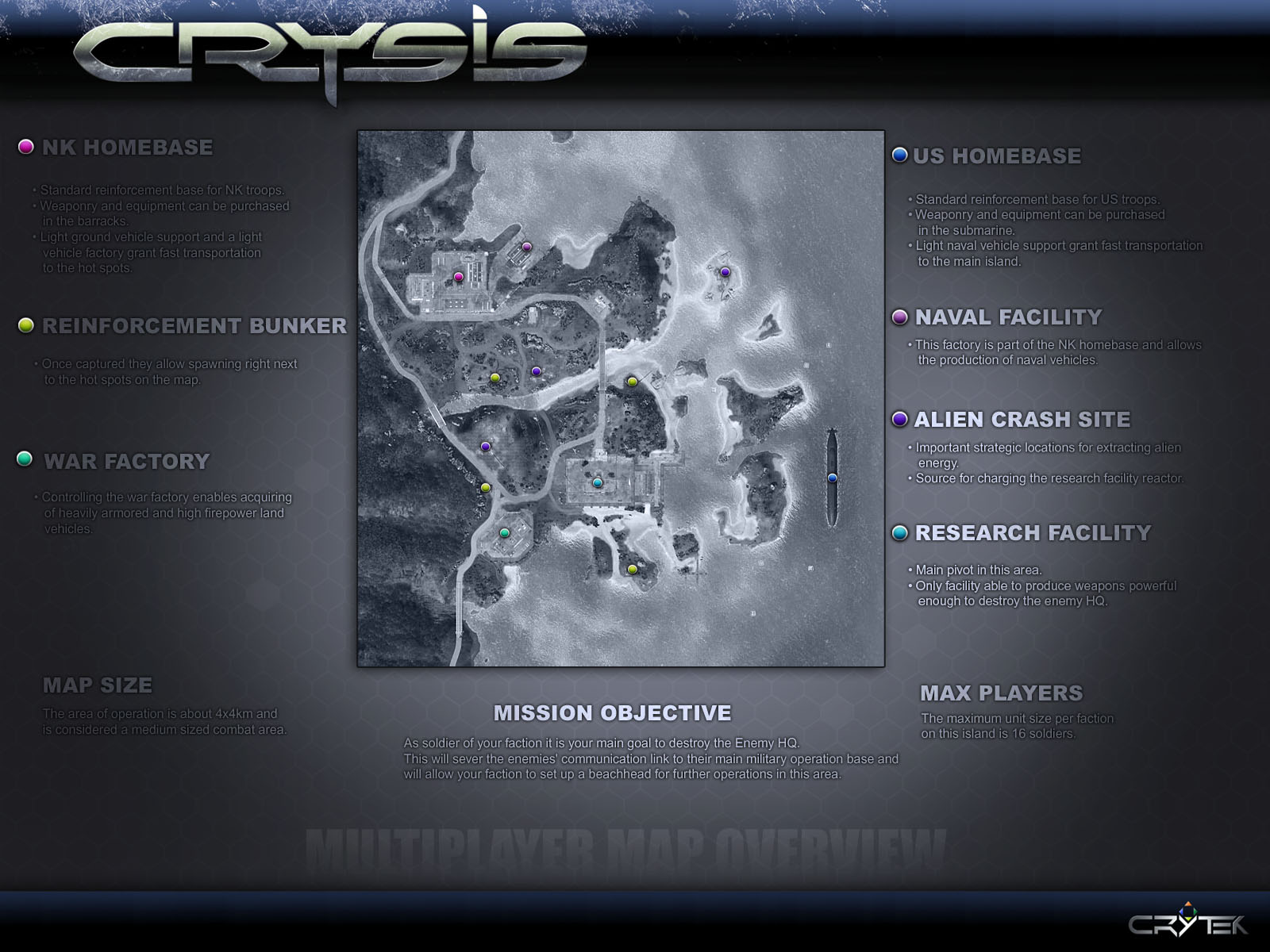
Task: Click the blue US homebase marker on the submarine
Action: pyautogui.click(x=832, y=478)
